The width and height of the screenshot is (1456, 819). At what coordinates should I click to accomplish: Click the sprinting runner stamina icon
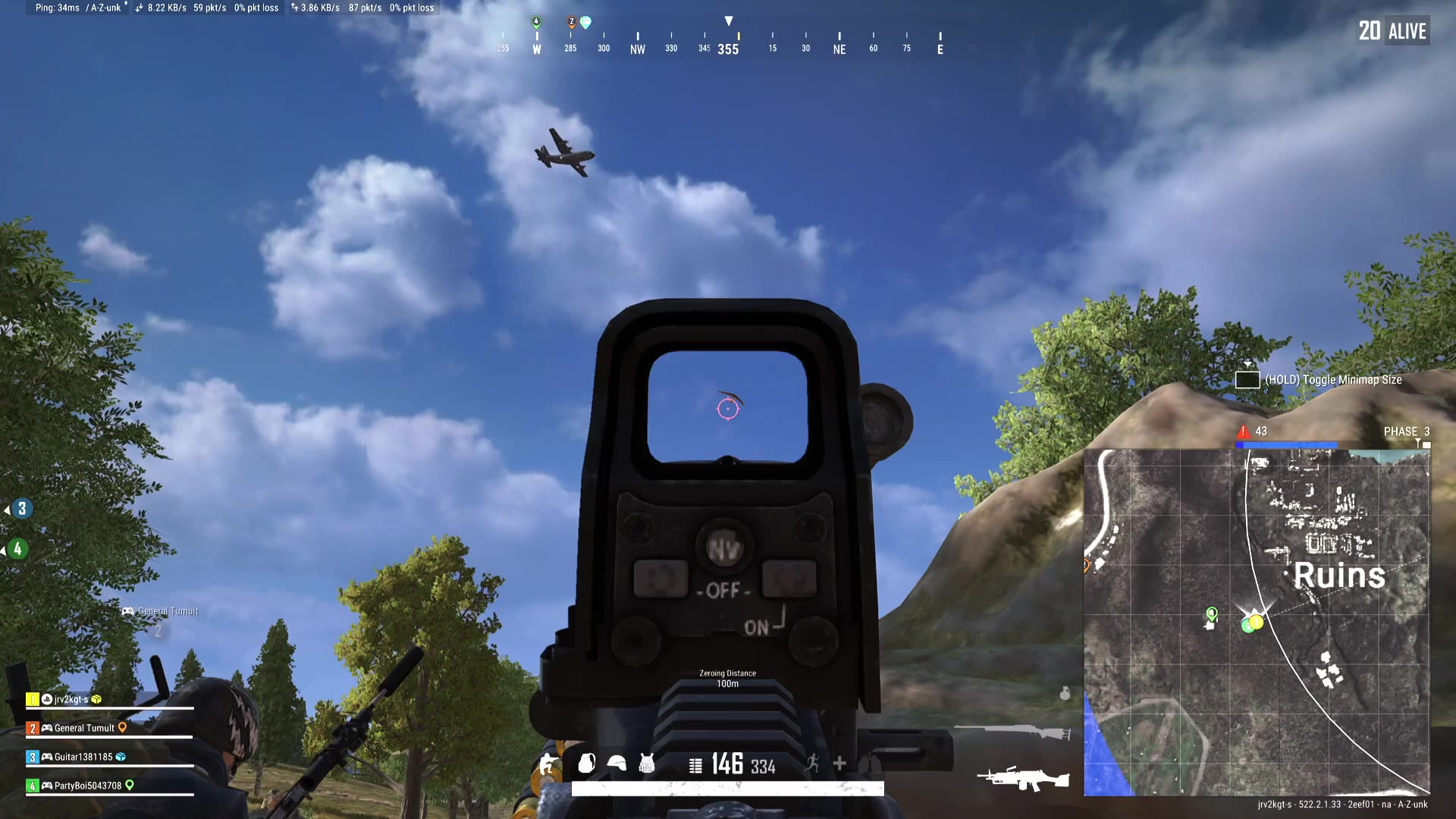(x=814, y=764)
